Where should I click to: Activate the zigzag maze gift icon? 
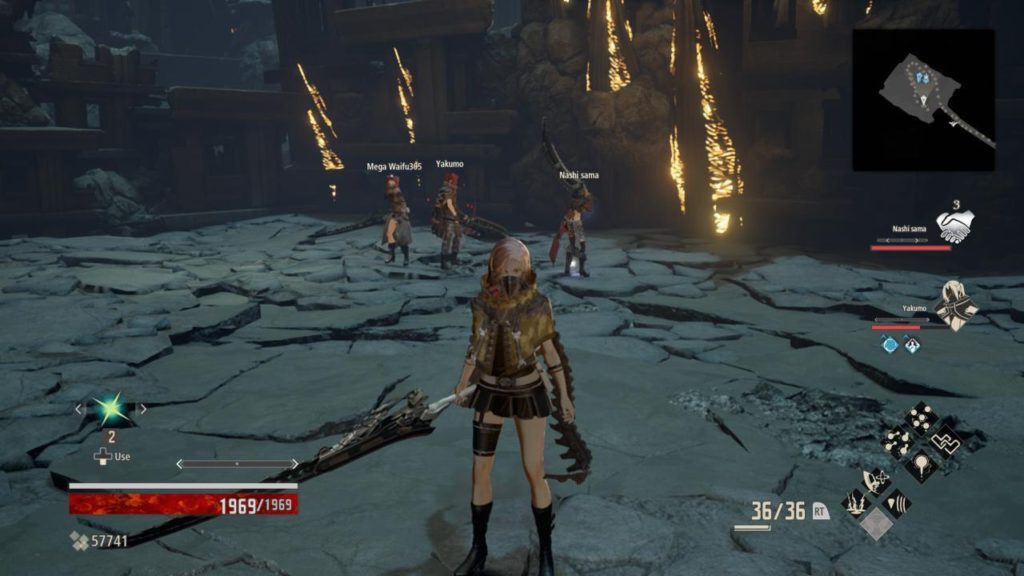(x=943, y=441)
